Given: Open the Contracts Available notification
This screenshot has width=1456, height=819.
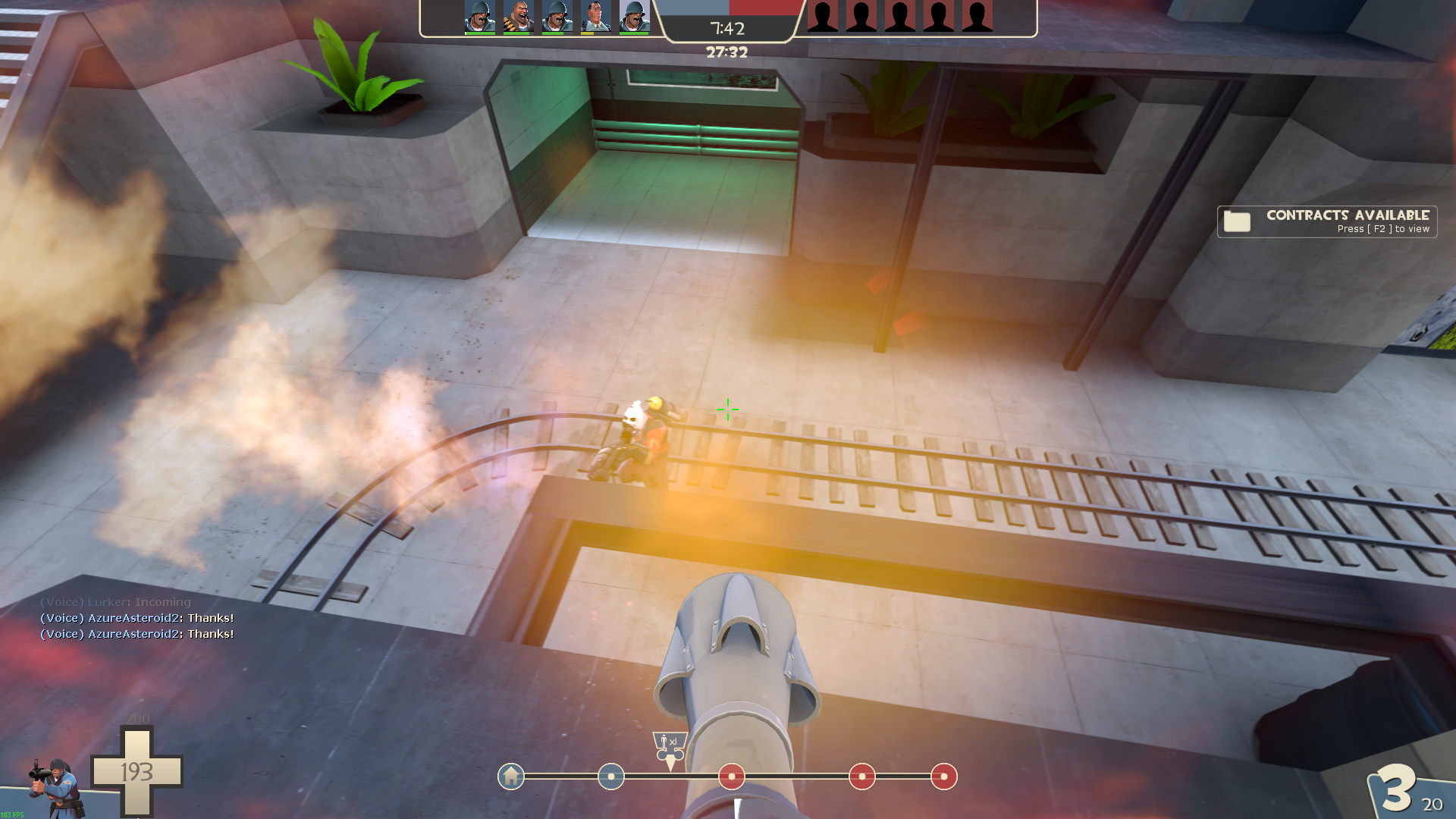Looking at the screenshot, I should coord(1326,221).
